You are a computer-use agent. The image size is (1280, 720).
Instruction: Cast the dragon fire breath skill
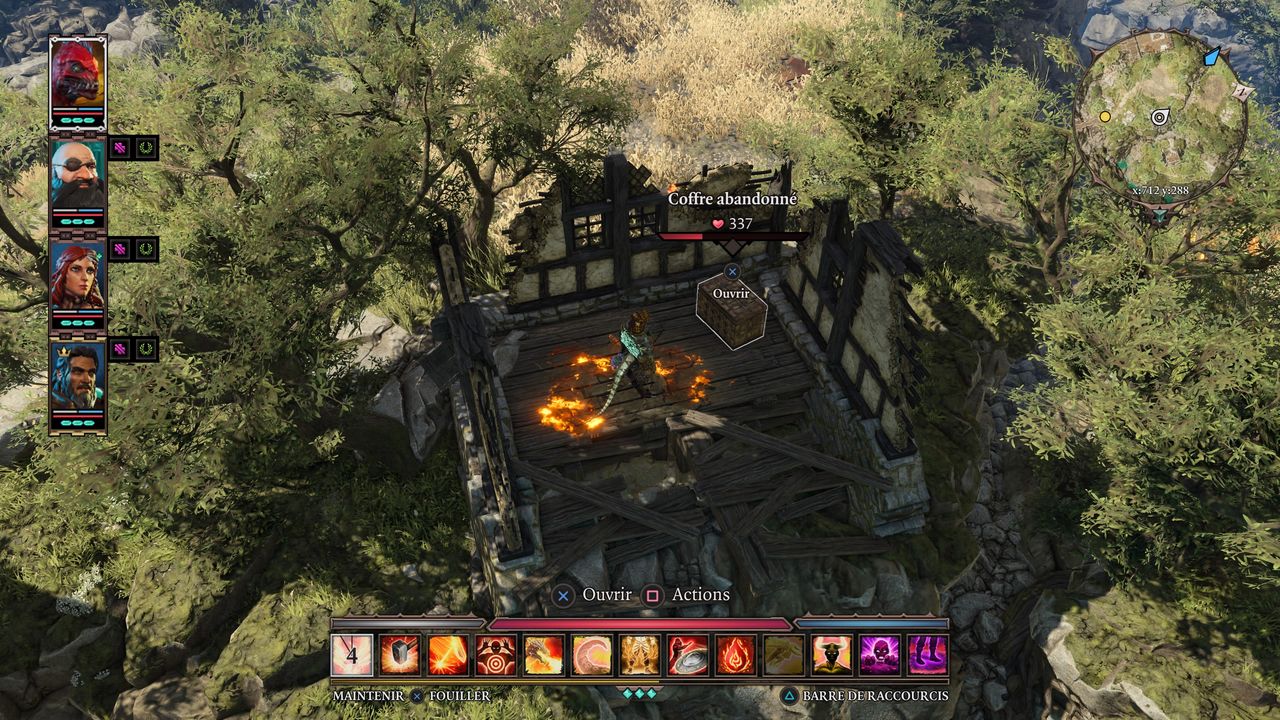(x=544, y=655)
